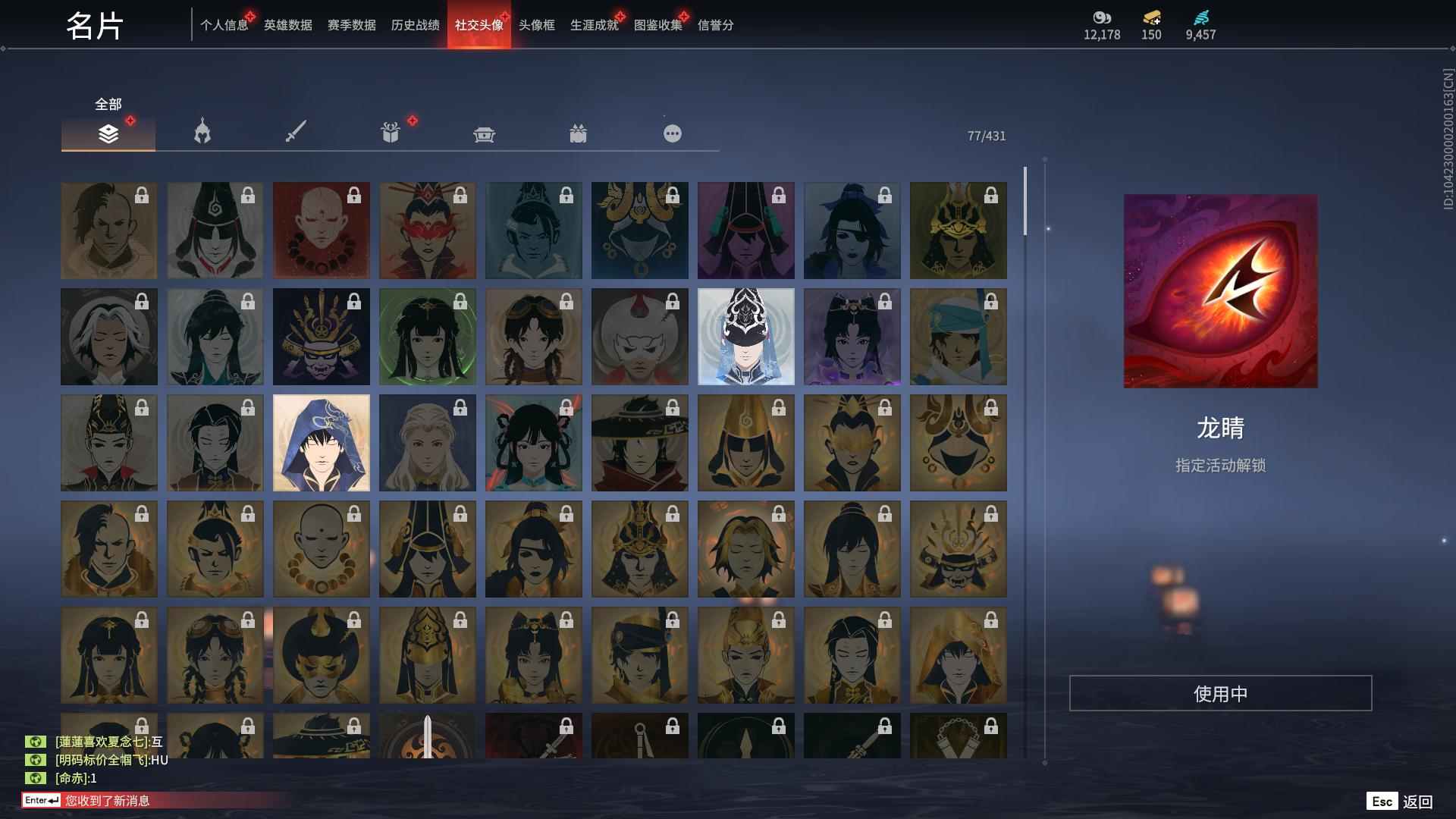Click the ellipsis category filter icon

pyautogui.click(x=672, y=133)
